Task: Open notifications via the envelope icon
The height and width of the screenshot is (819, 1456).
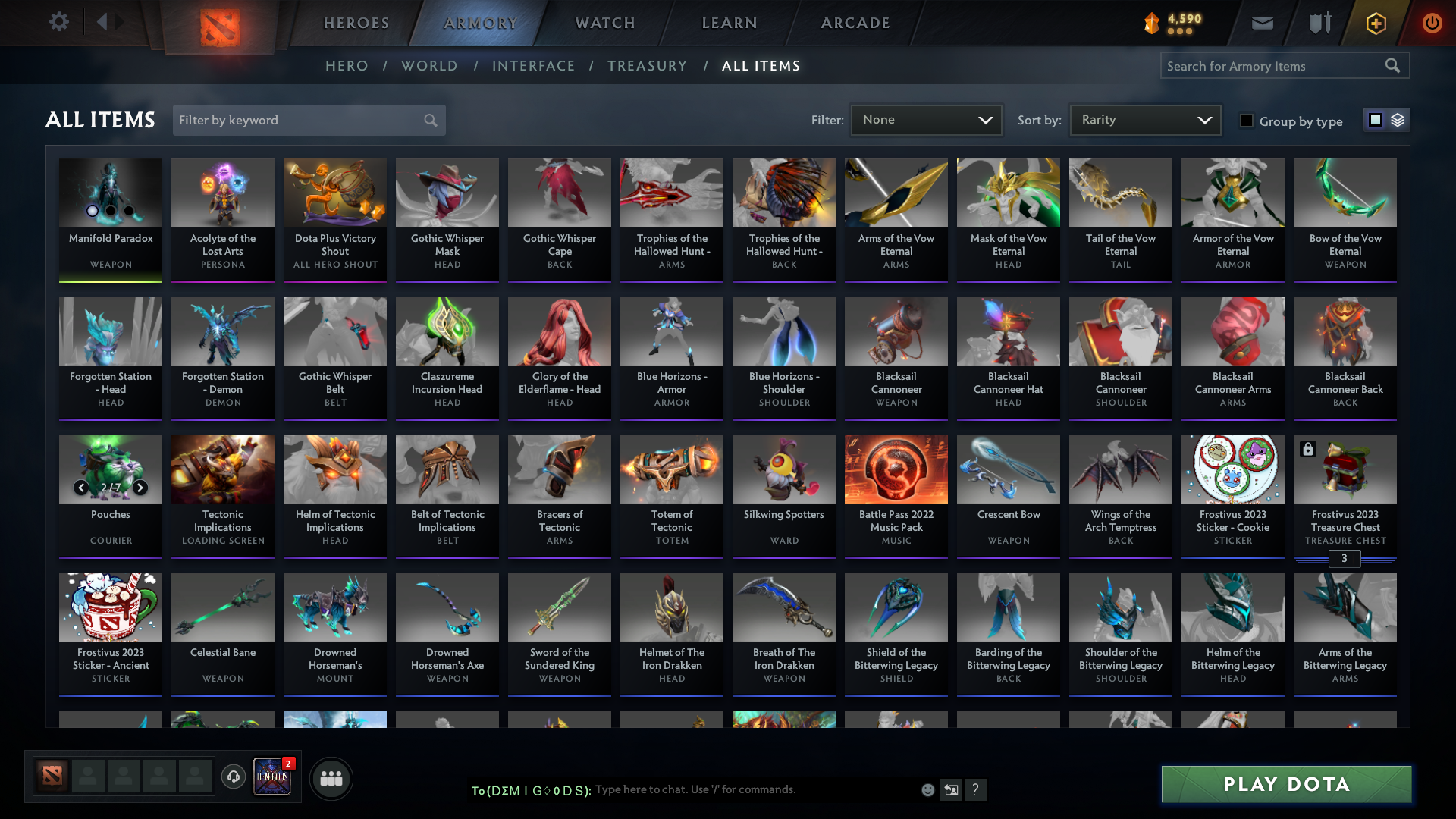Action: [x=1261, y=23]
